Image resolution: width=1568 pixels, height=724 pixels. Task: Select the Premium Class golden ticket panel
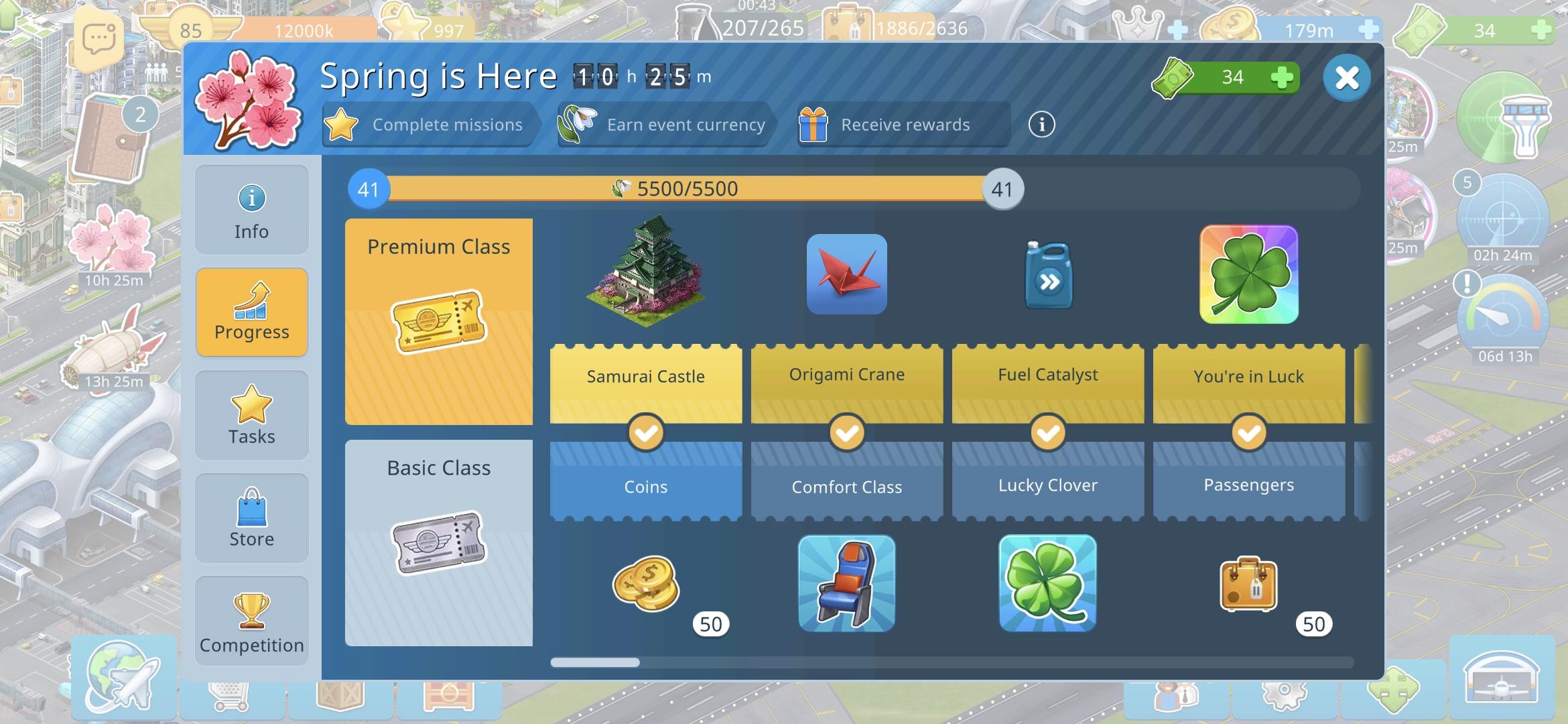[x=439, y=322]
